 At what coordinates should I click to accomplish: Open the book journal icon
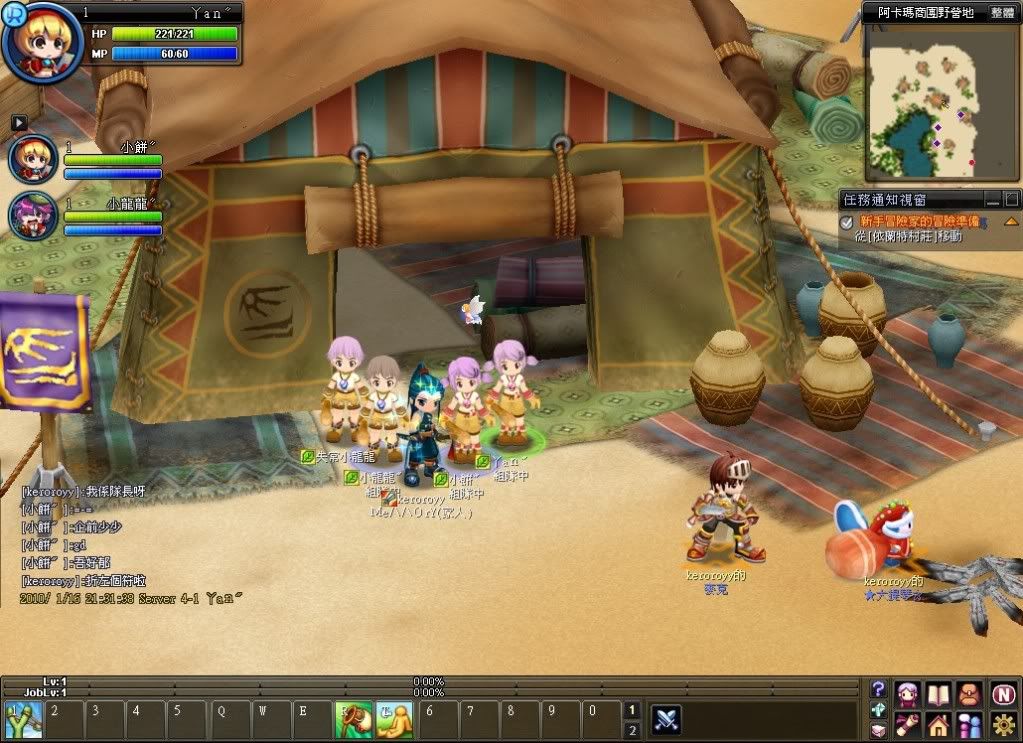click(x=938, y=693)
